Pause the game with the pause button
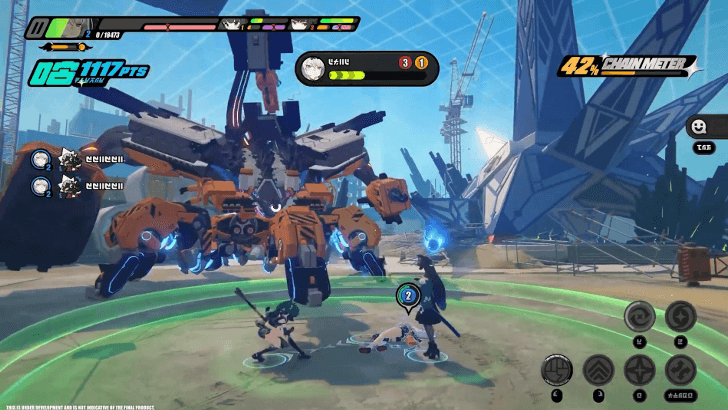Screen dimensions: 728x410 coord(37,27)
